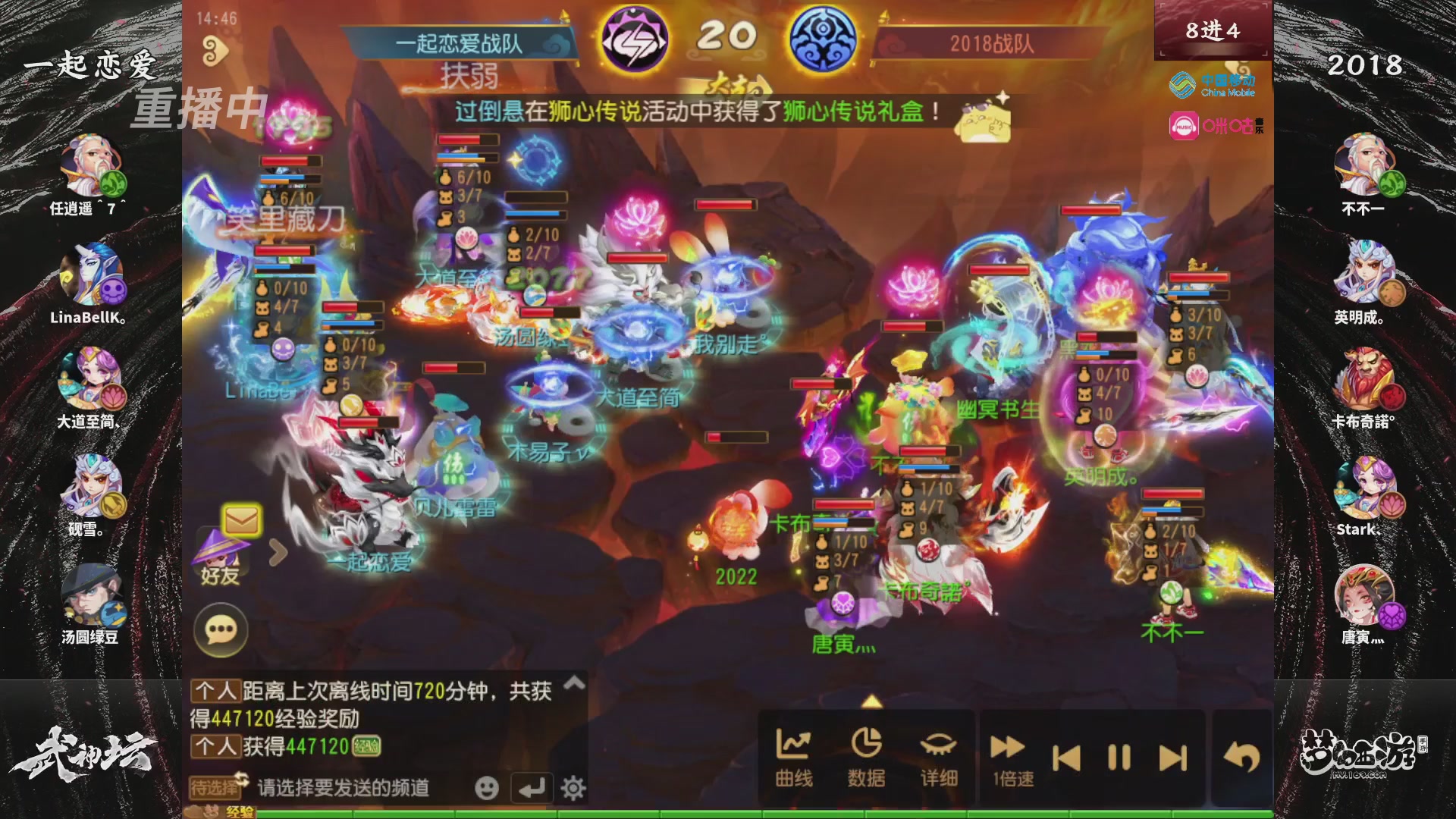The image size is (1456, 819).
Task: Skip to next frame in replay controls
Action: 1172,757
